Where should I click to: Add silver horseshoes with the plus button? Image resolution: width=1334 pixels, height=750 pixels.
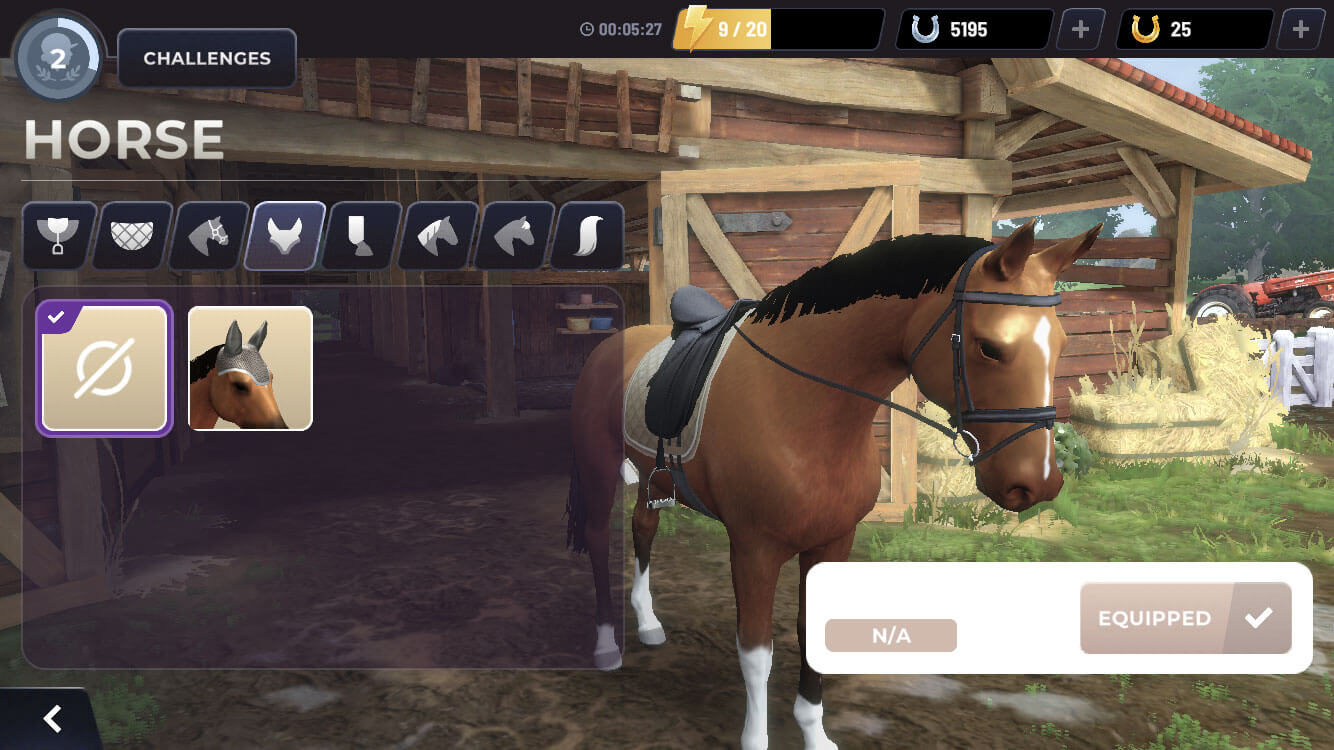pos(1078,29)
